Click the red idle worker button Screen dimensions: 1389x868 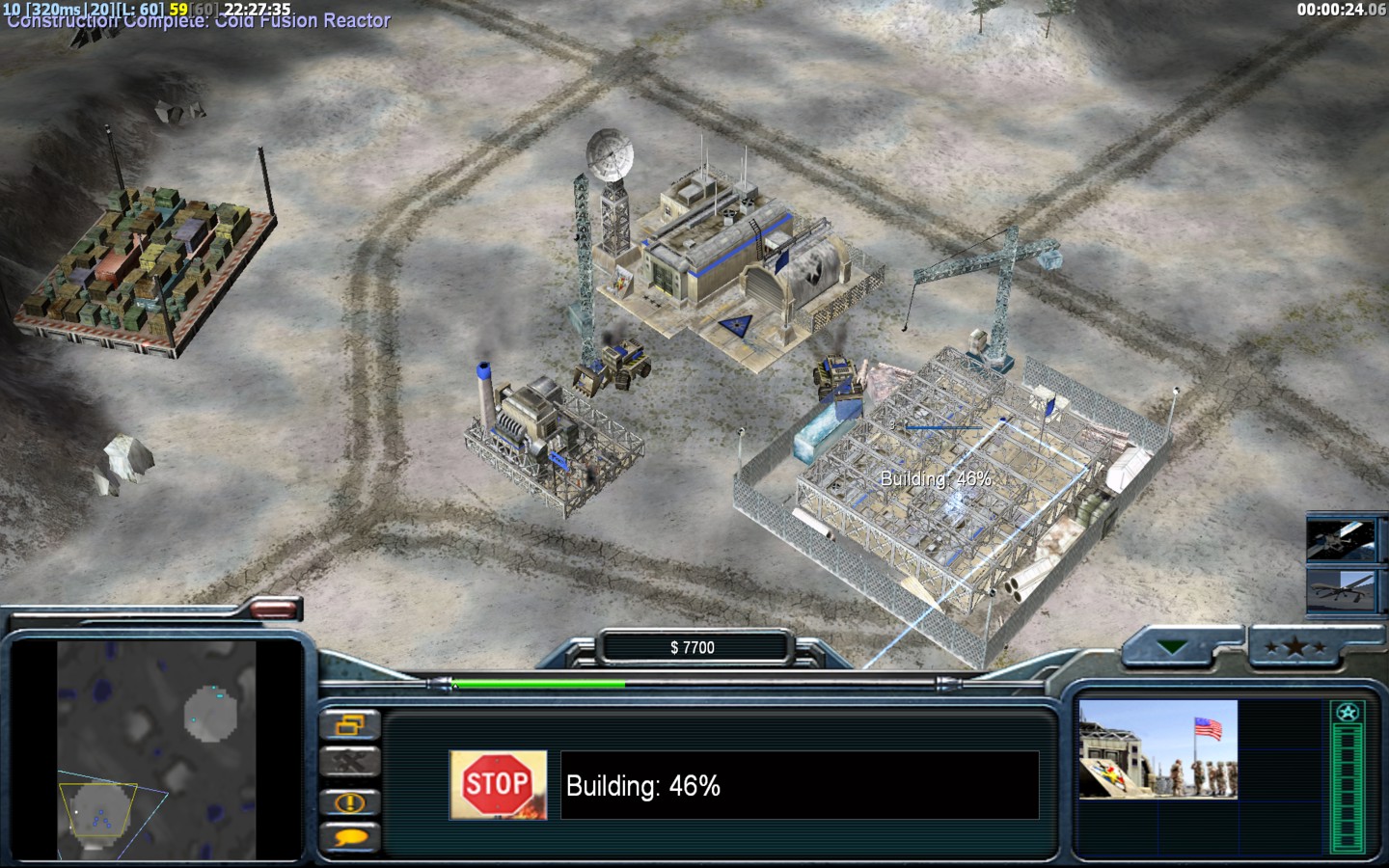(274, 608)
